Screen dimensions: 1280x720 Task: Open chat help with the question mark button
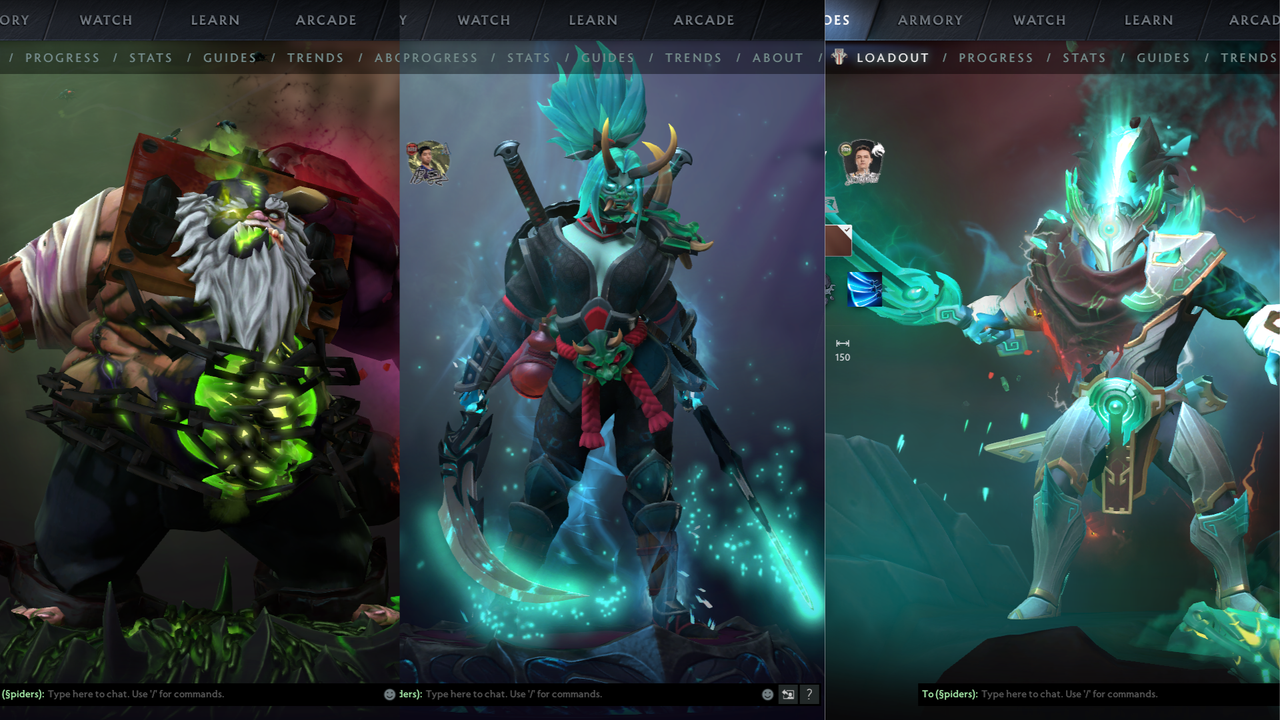(810, 694)
